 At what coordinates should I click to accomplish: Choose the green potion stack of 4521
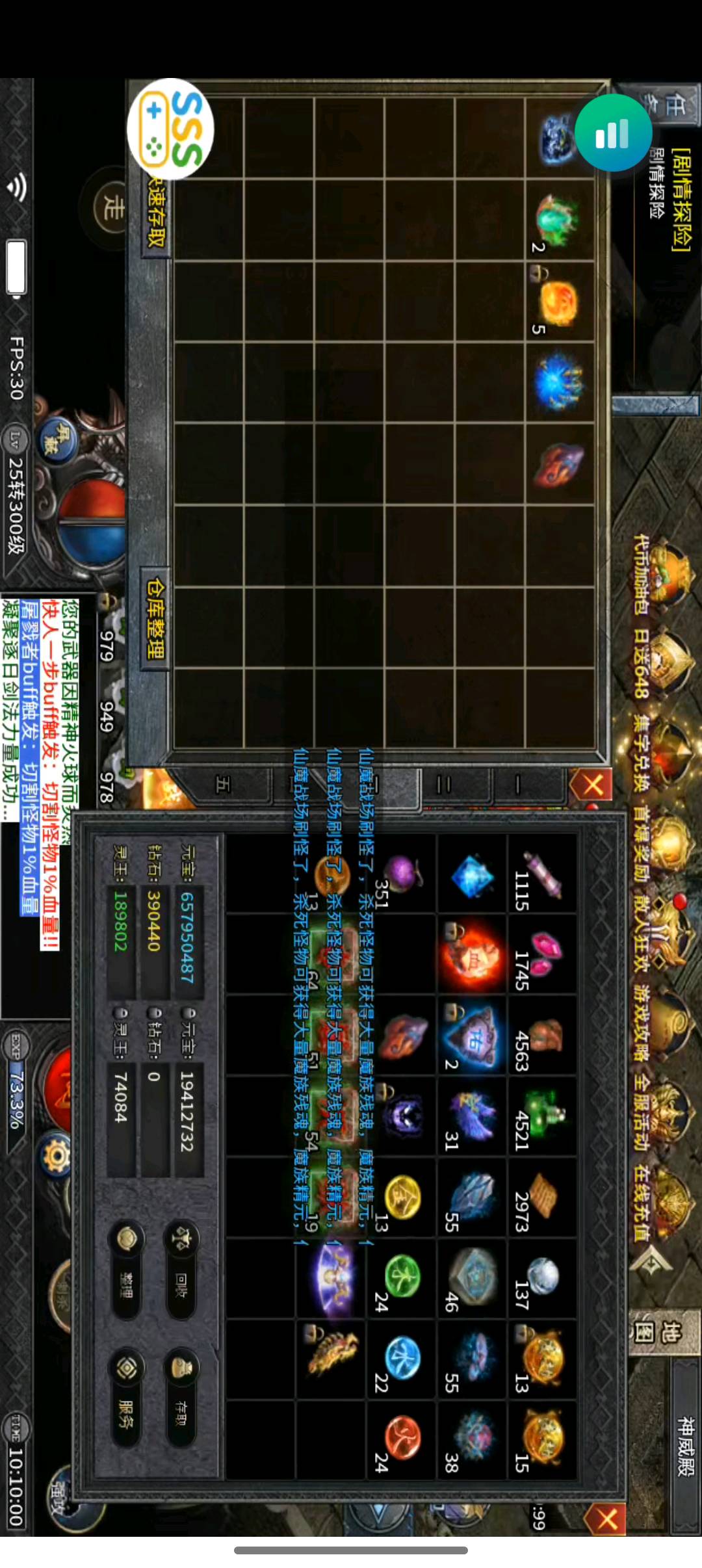541,1116
